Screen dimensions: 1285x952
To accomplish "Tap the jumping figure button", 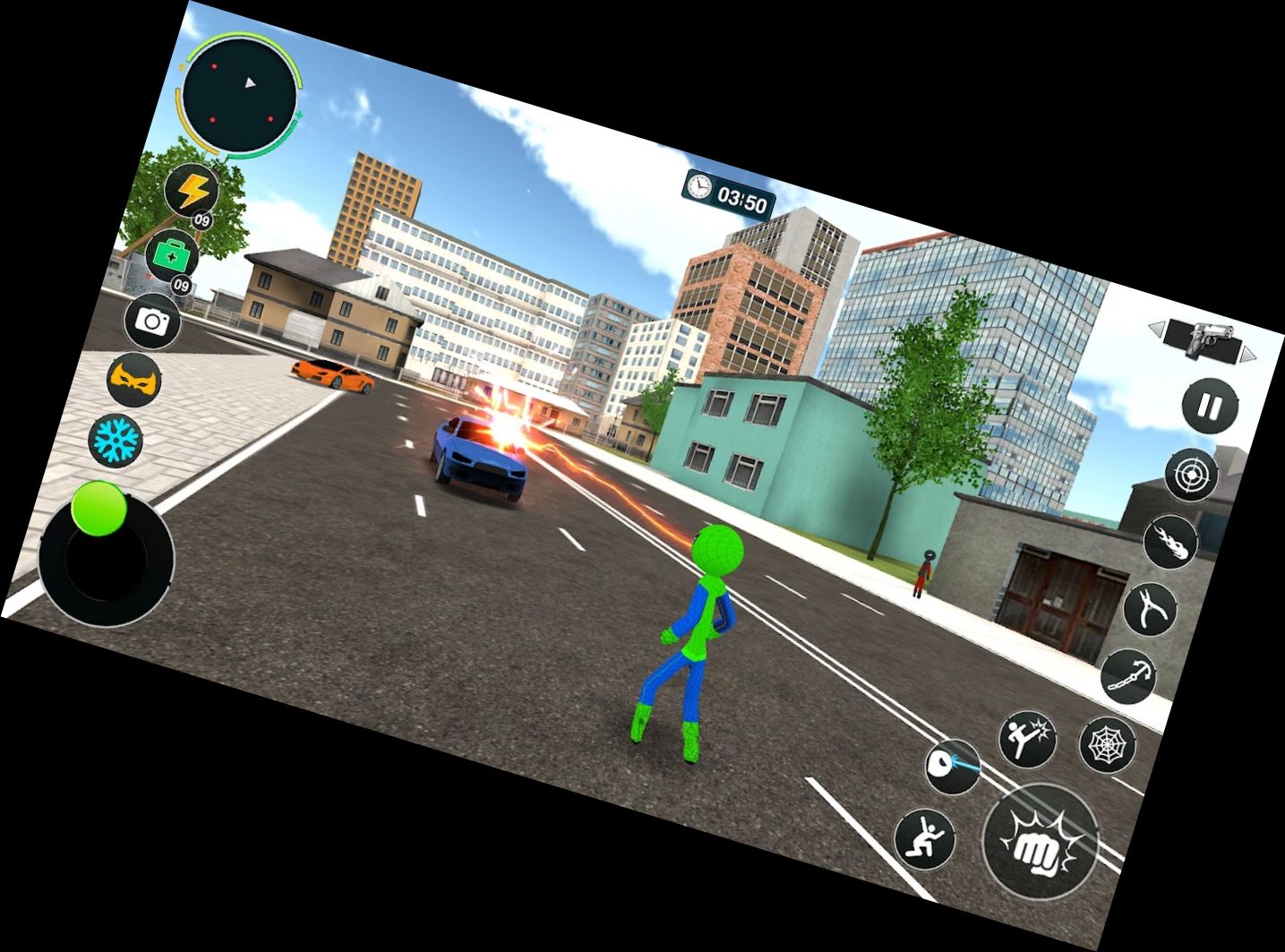I will [925, 839].
